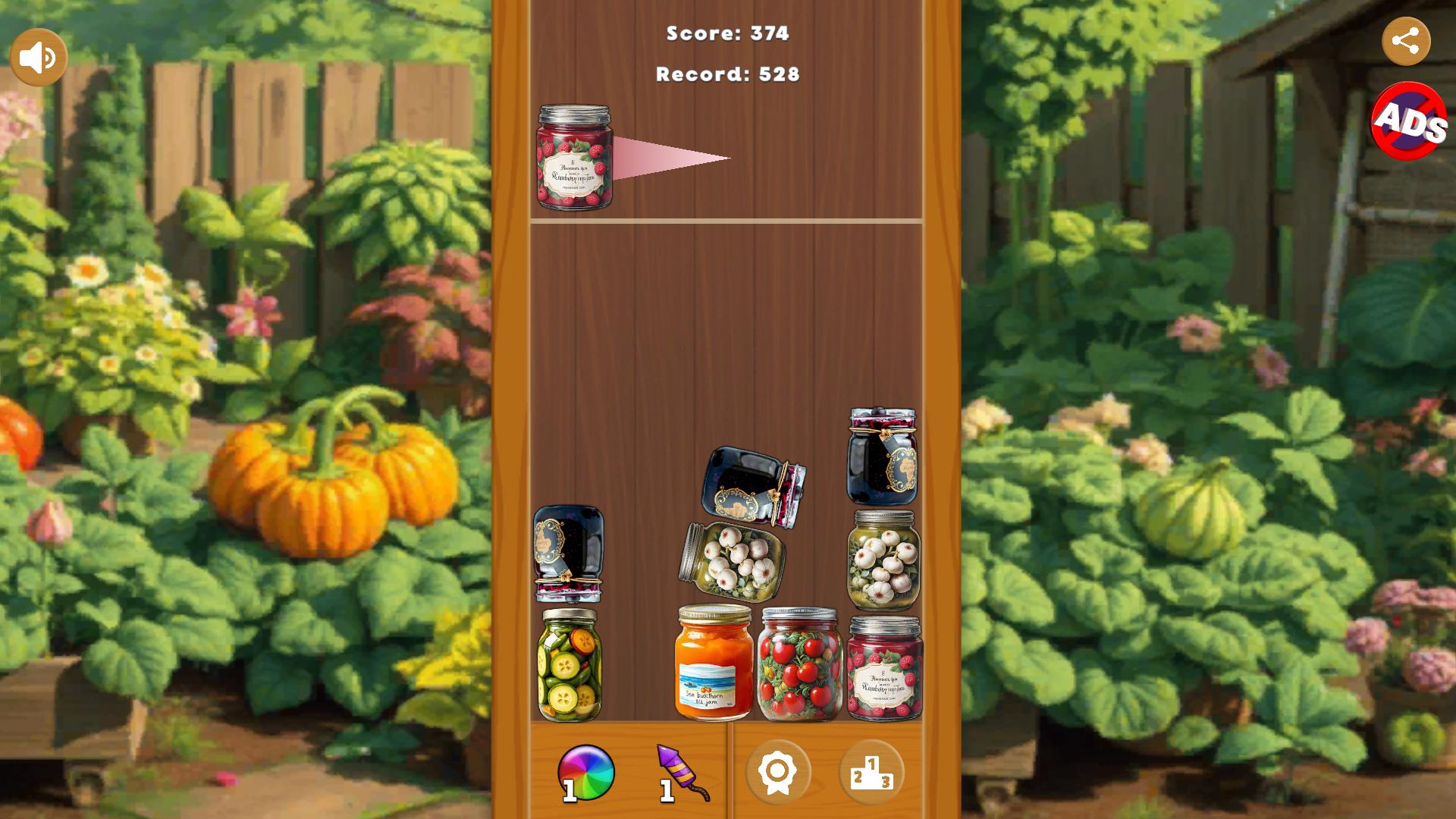Open the leaderboard podium icon
The width and height of the screenshot is (1456, 819).
click(x=874, y=771)
